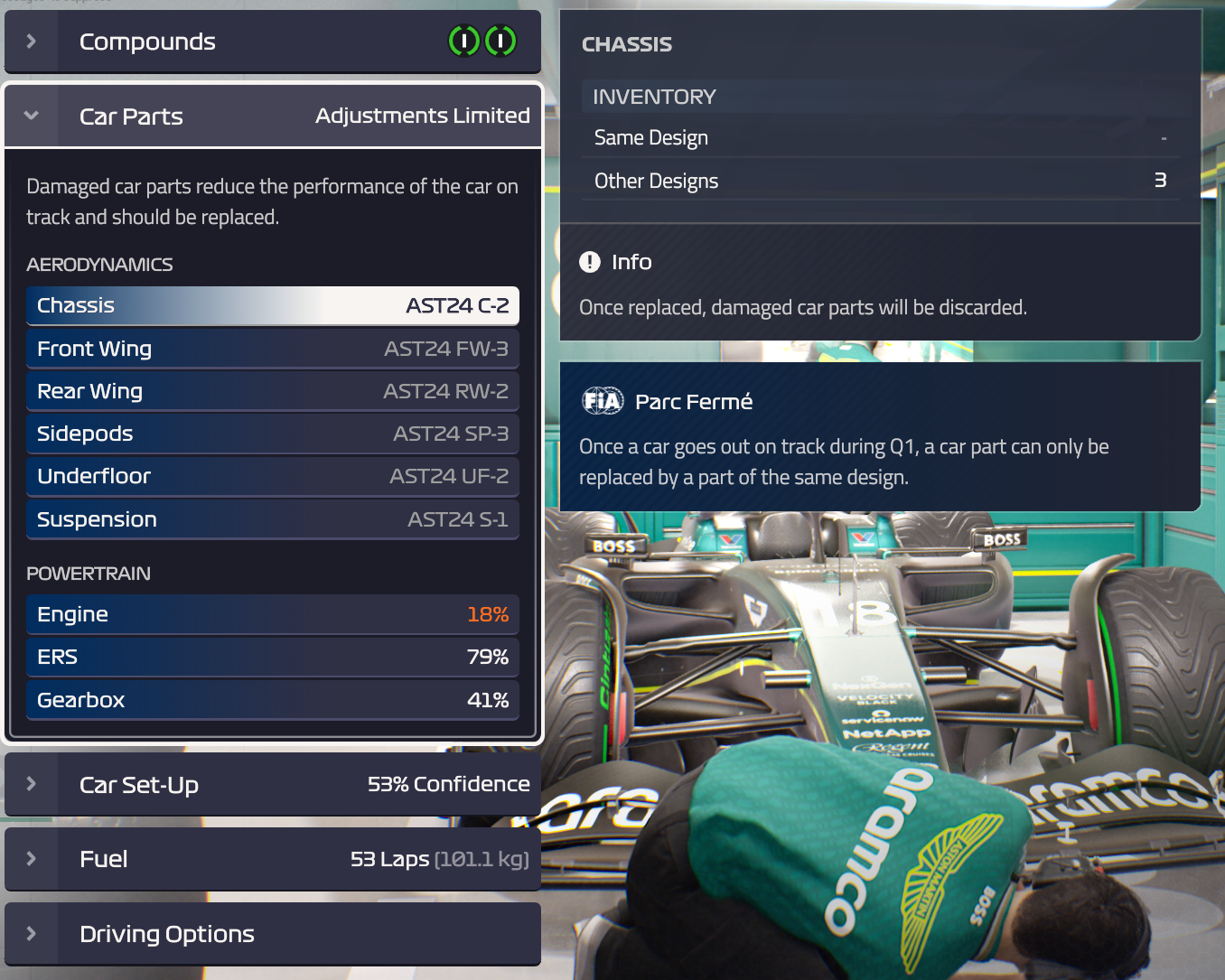Select the Sidepods AST24 SP-3 part
The image size is (1225, 980).
pyautogui.click(x=272, y=434)
